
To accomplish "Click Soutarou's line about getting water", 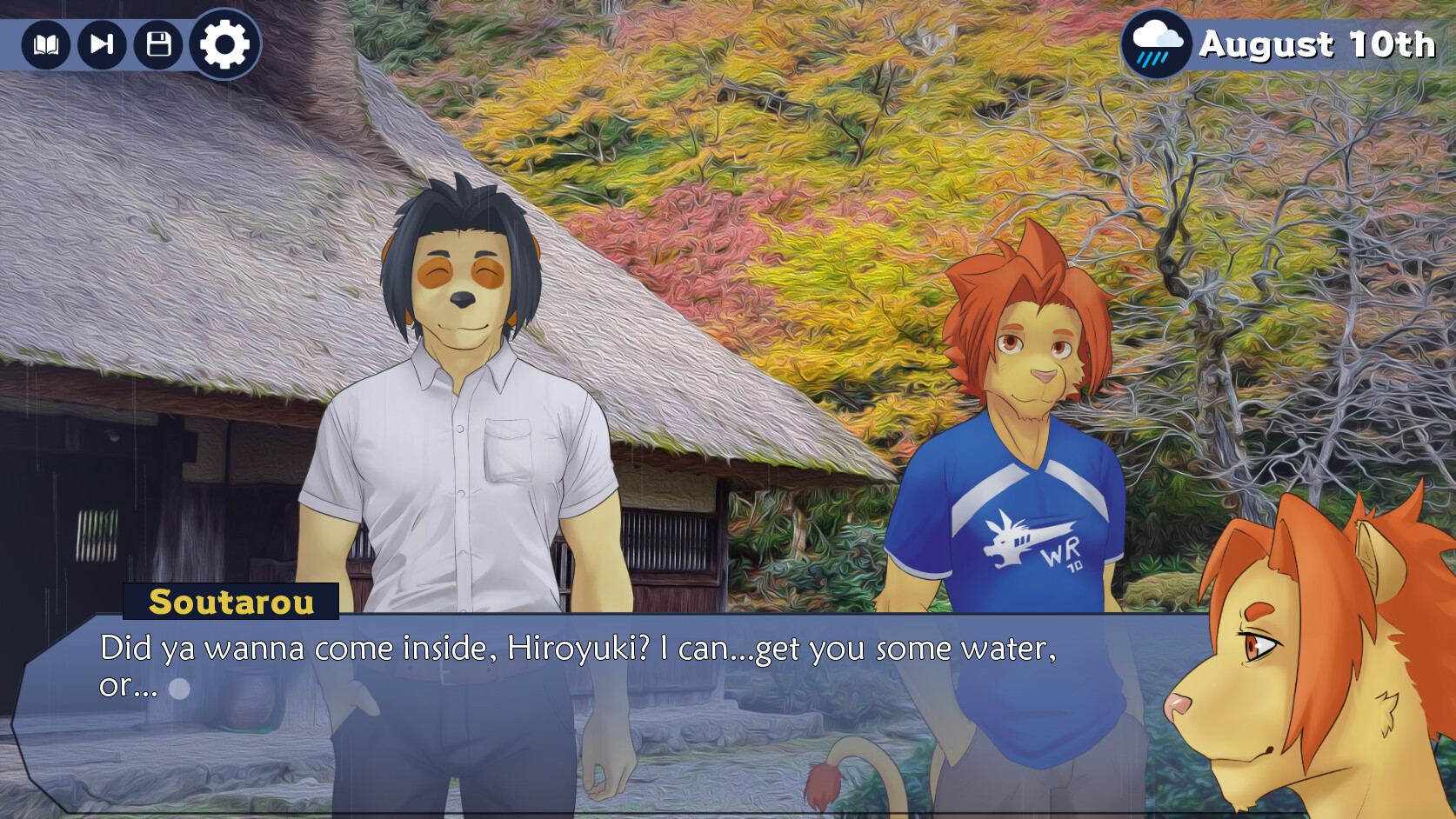I will click(578, 648).
